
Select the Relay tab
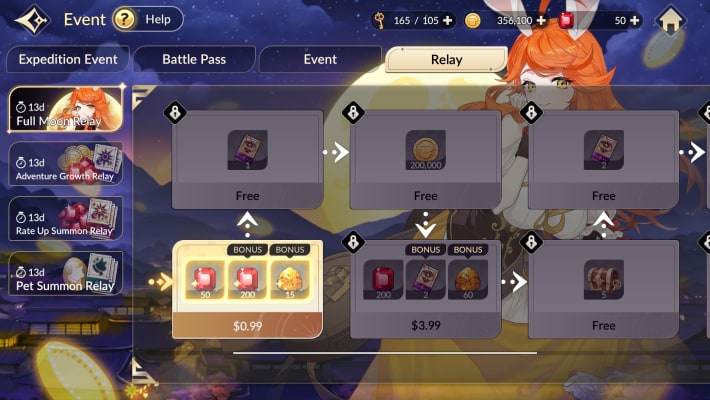pyautogui.click(x=446, y=59)
